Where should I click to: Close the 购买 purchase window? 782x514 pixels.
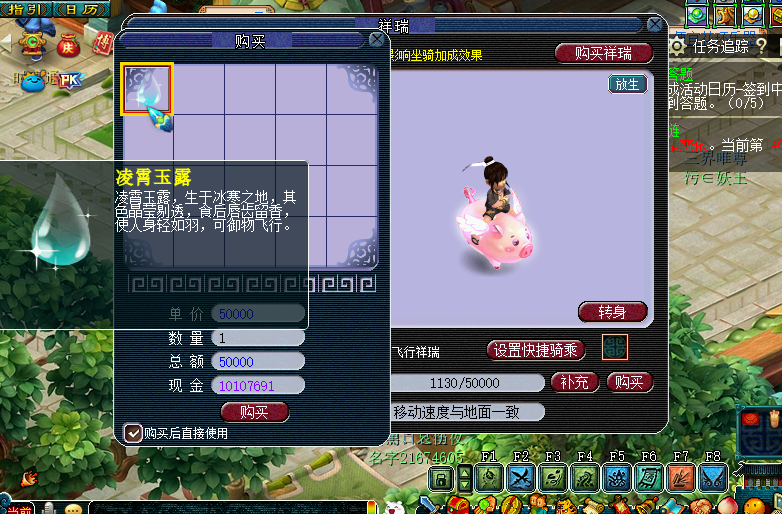click(377, 40)
